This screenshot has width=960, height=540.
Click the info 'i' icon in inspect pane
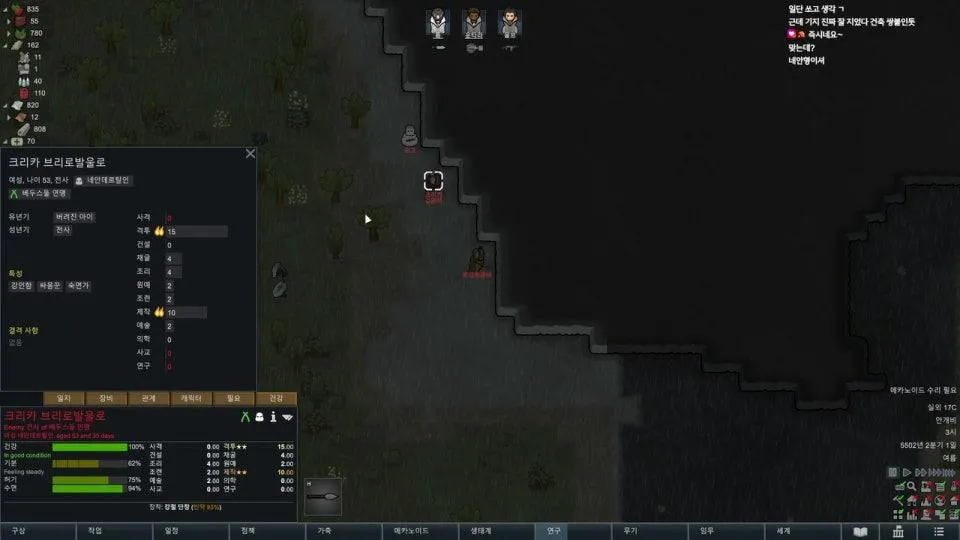tap(273, 416)
